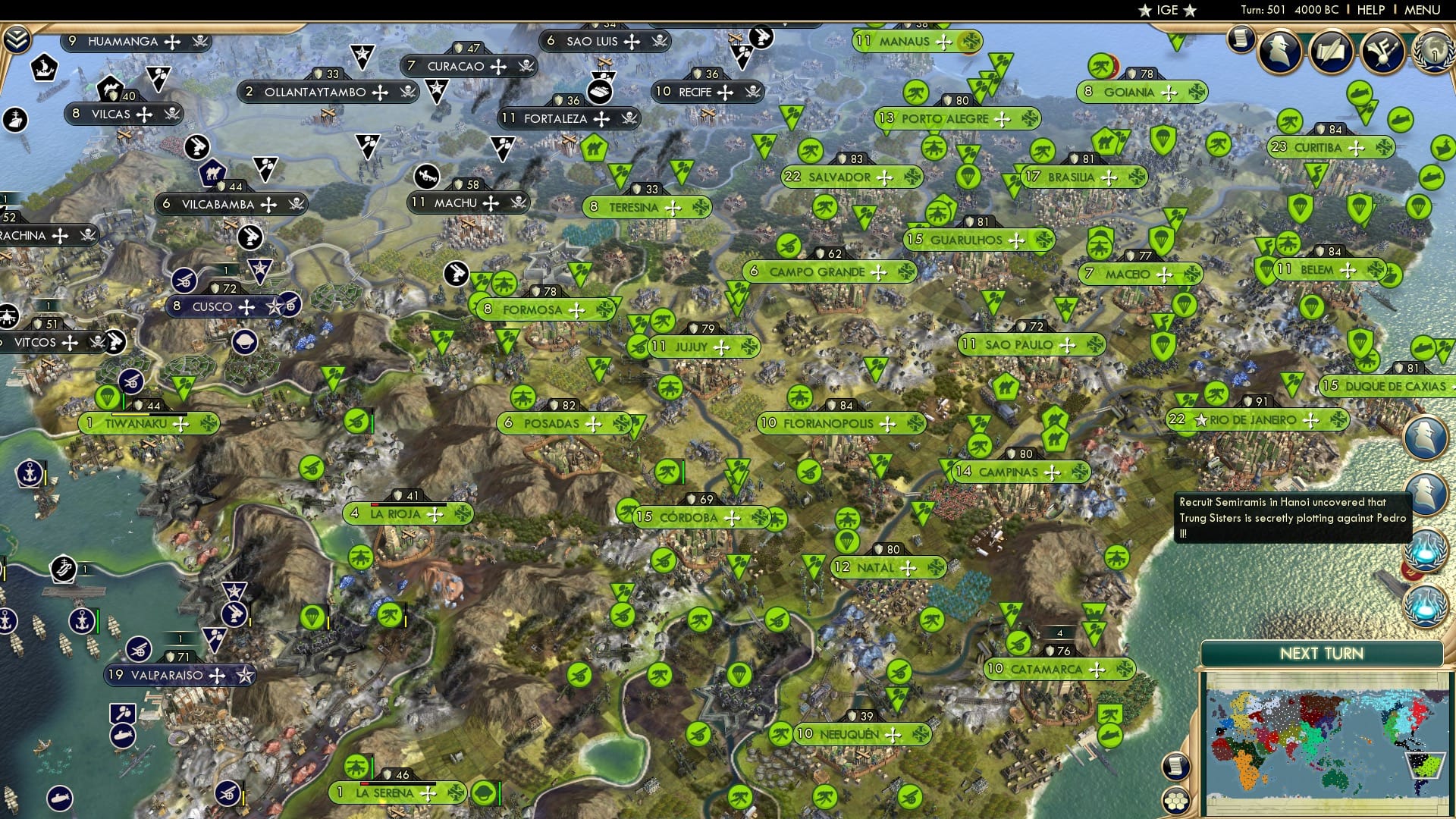Image resolution: width=1456 pixels, height=819 pixels.
Task: Select the culture paintbrush advisor icon
Action: point(1382,52)
